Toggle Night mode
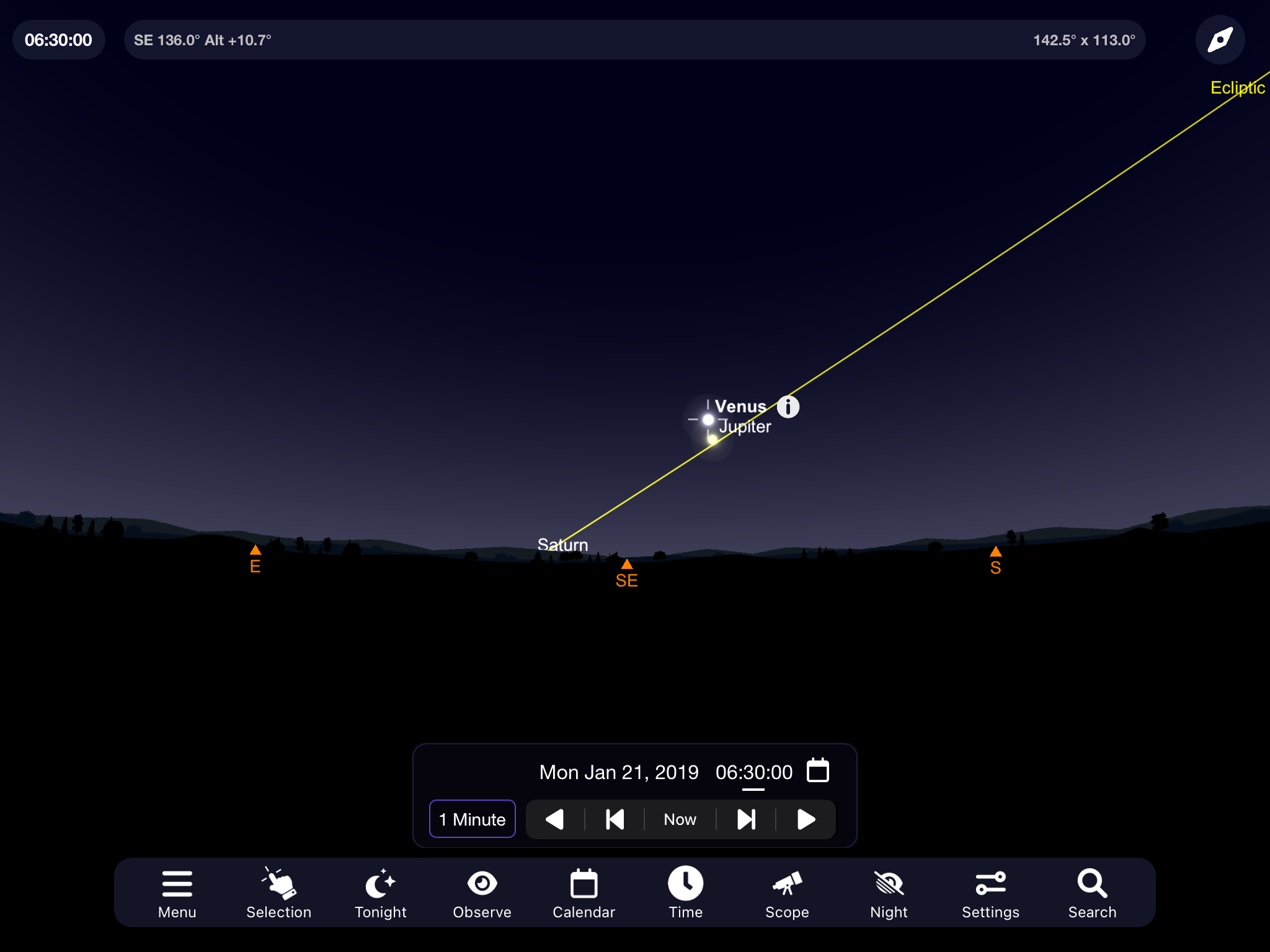This screenshot has width=1270, height=952. pos(889,893)
